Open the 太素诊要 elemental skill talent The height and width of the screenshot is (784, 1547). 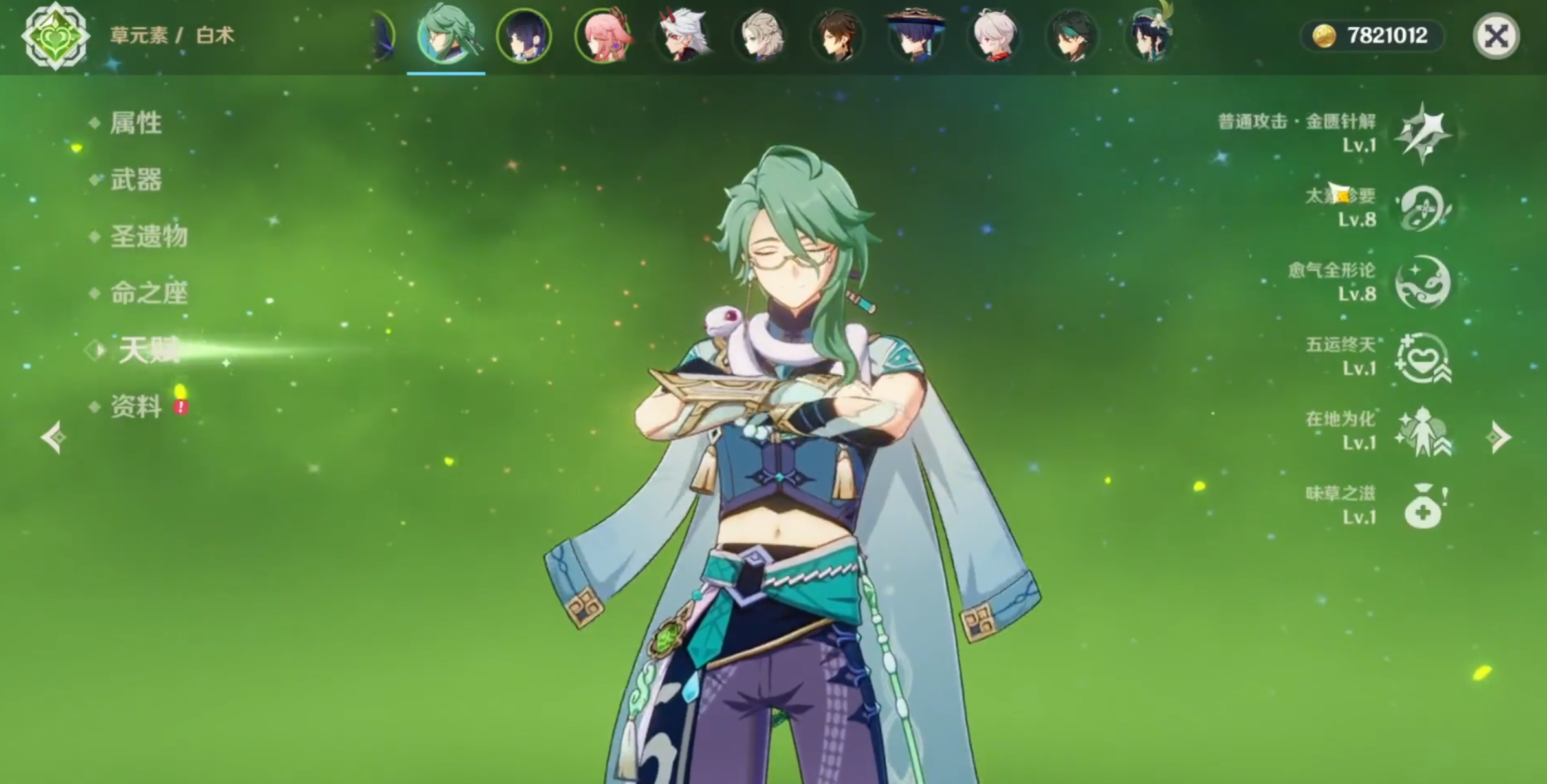click(x=1422, y=208)
